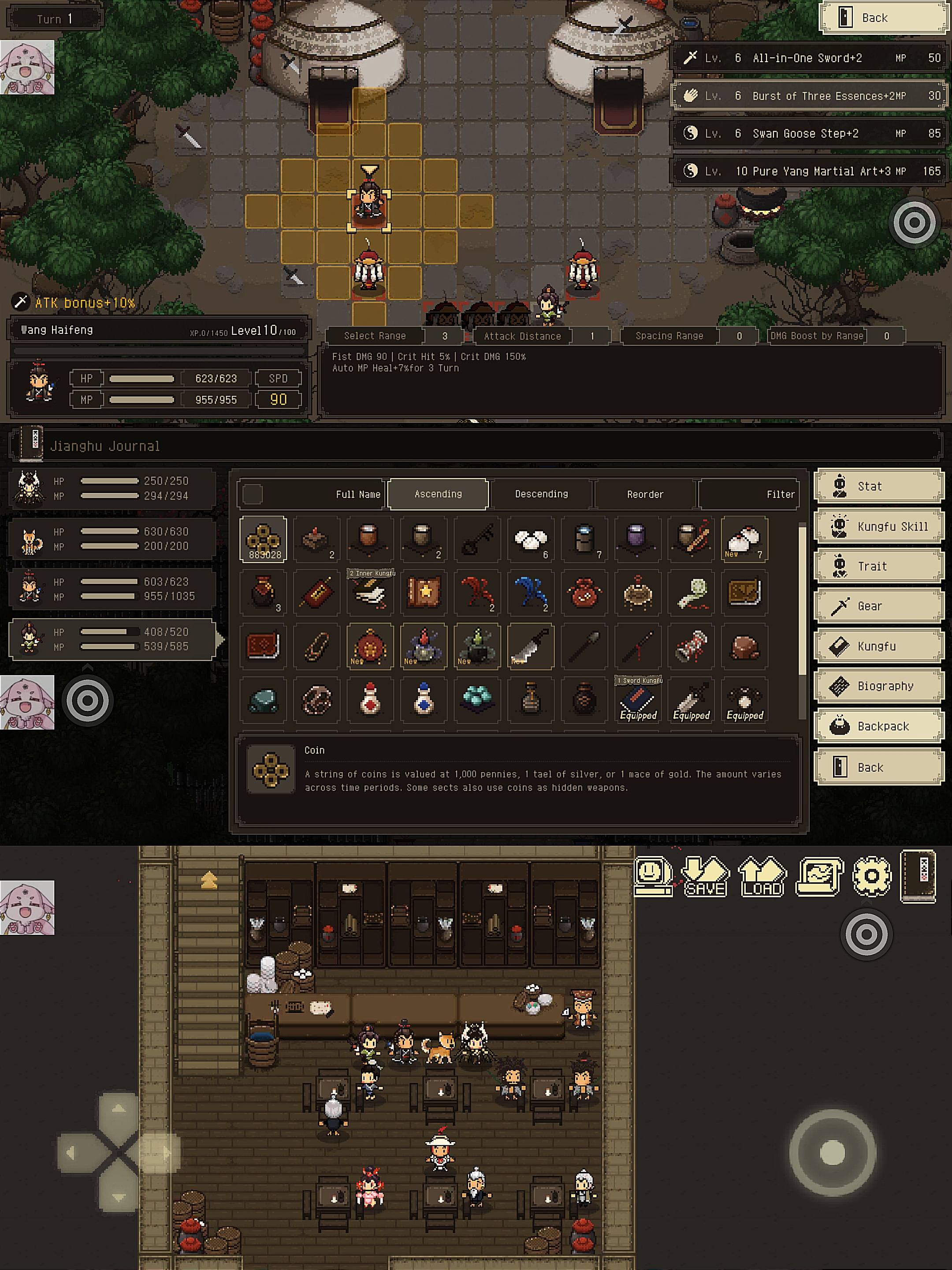Toggle the Full Name checkbox

pos(253,494)
